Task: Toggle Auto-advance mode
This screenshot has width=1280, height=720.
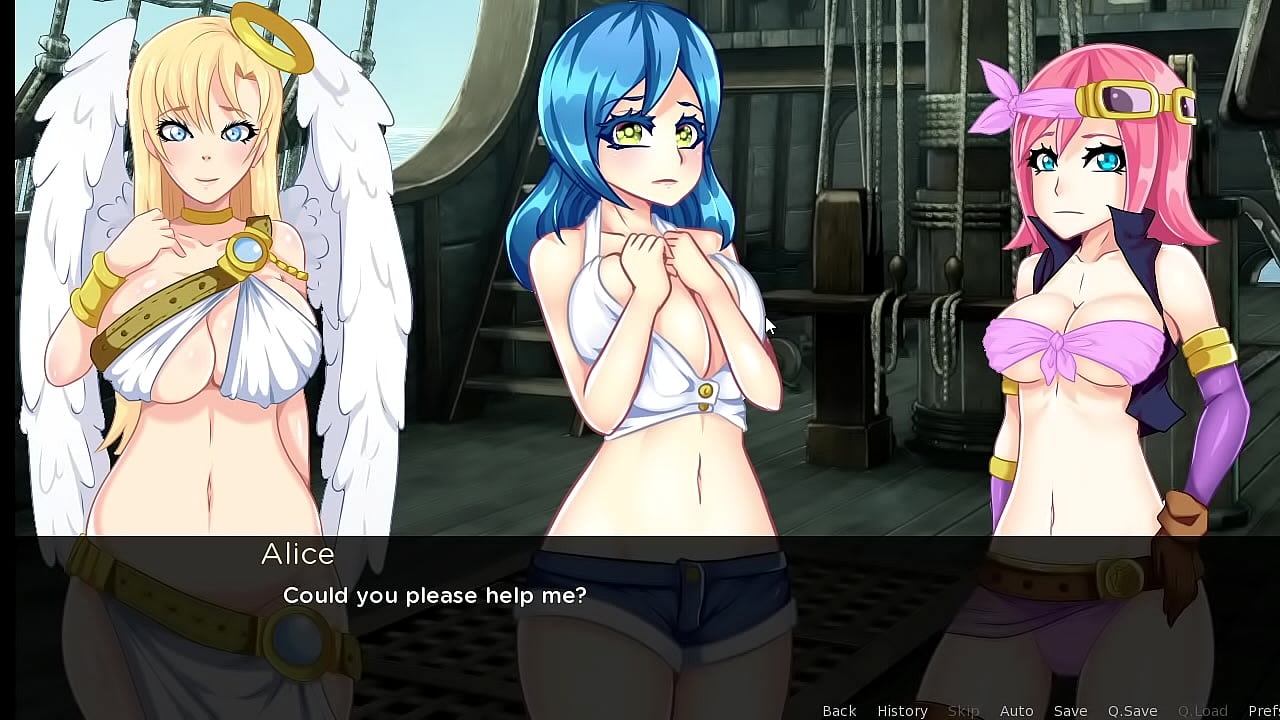Action: click(1016, 710)
